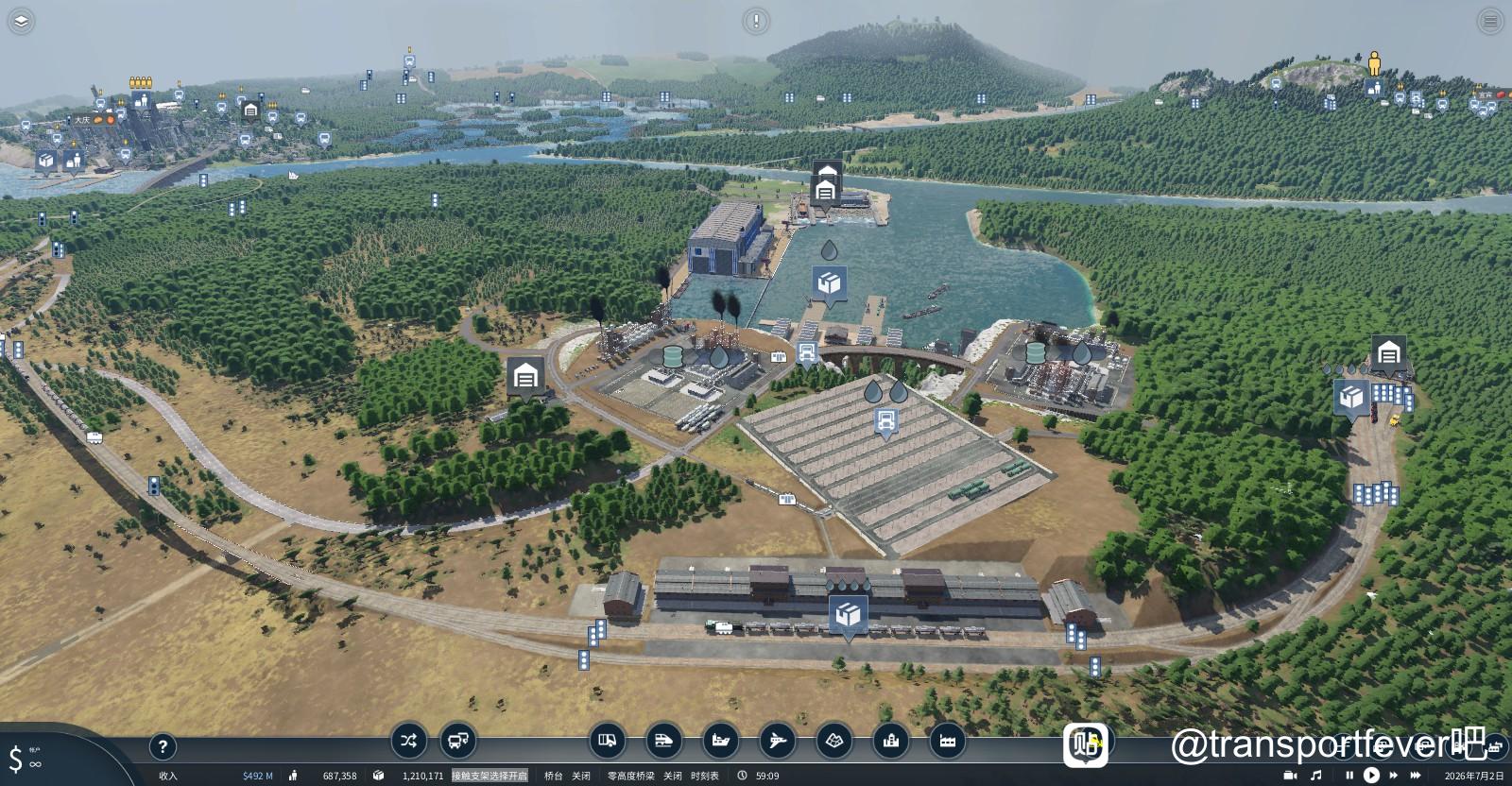Open the vehicle manager bus button
The width and height of the screenshot is (1512, 786).
tap(458, 741)
